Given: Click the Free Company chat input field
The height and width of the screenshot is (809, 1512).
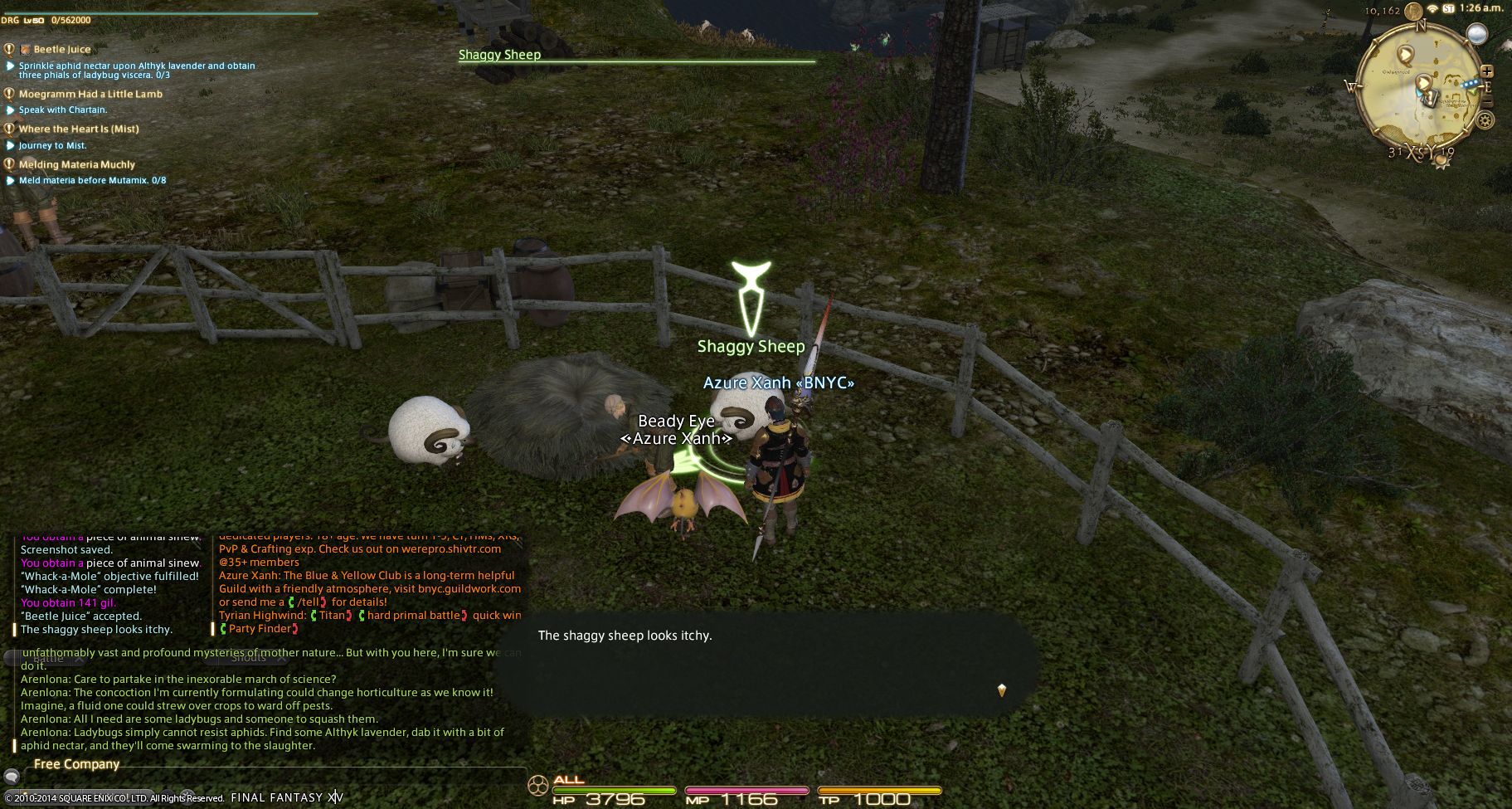Looking at the screenshot, I should (x=274, y=777).
